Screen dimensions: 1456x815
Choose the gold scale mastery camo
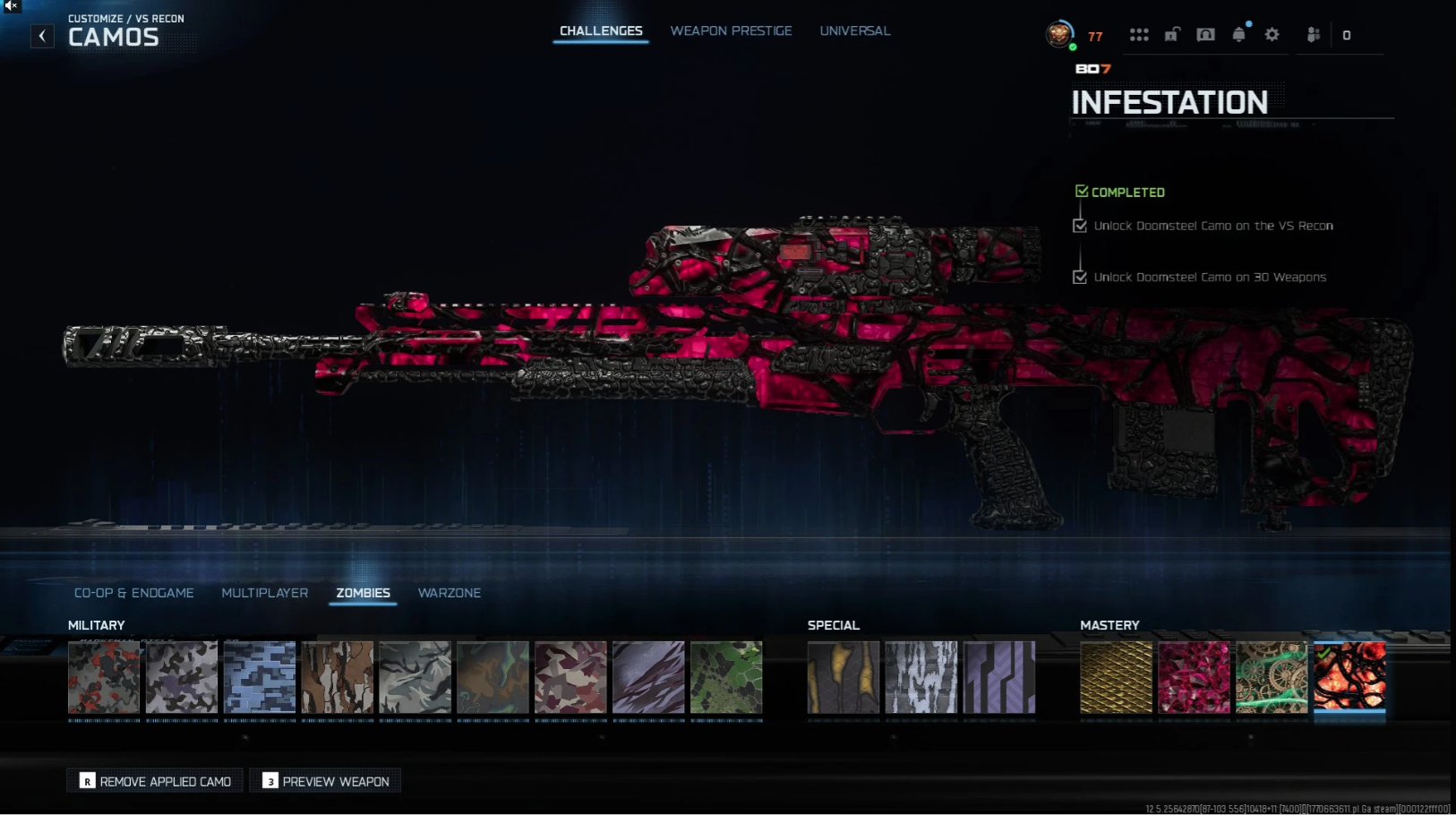(1116, 677)
